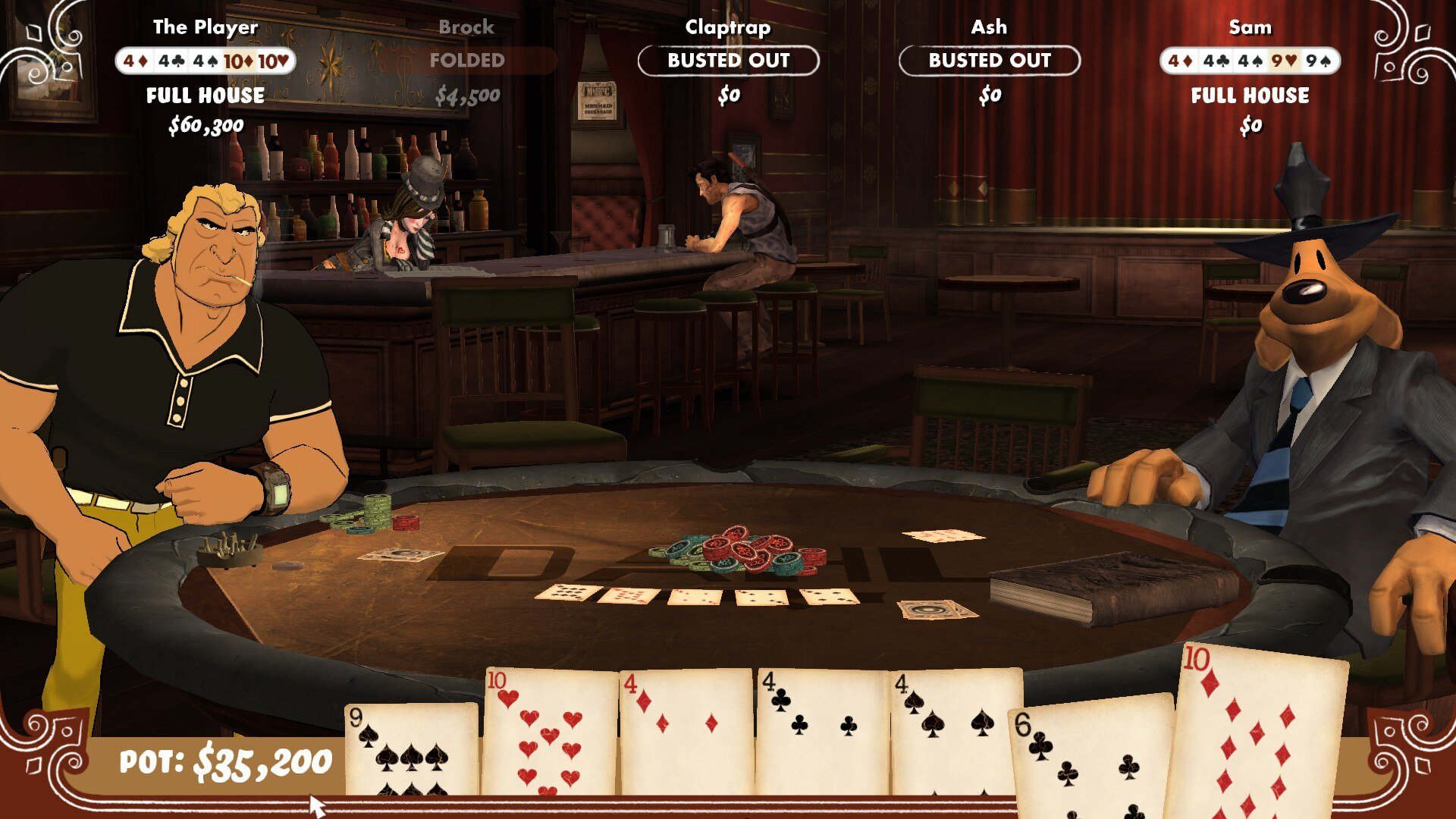Click Brock's folded status panel

click(467, 61)
